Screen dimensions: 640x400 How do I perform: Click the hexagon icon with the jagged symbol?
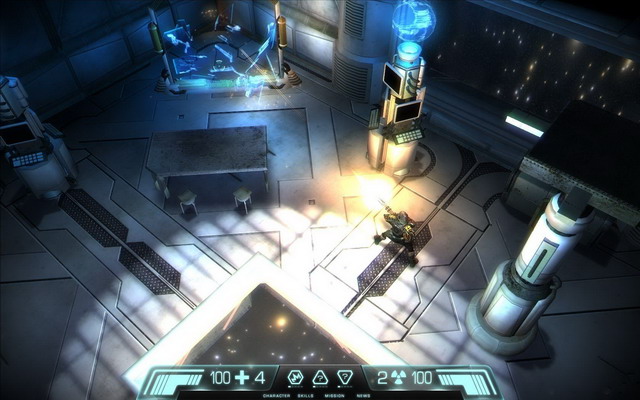click(296, 378)
